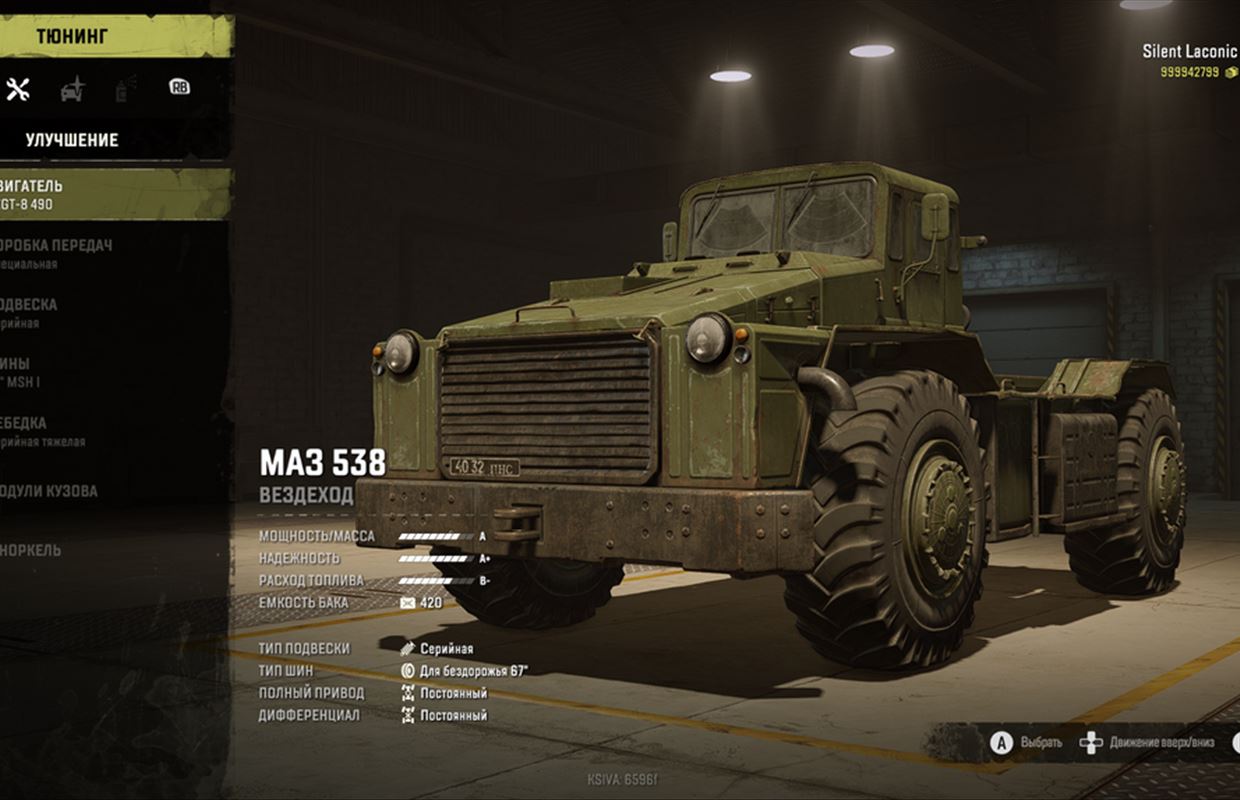
Task: Choose the Подвеска suspension entry
Action: tap(40, 313)
